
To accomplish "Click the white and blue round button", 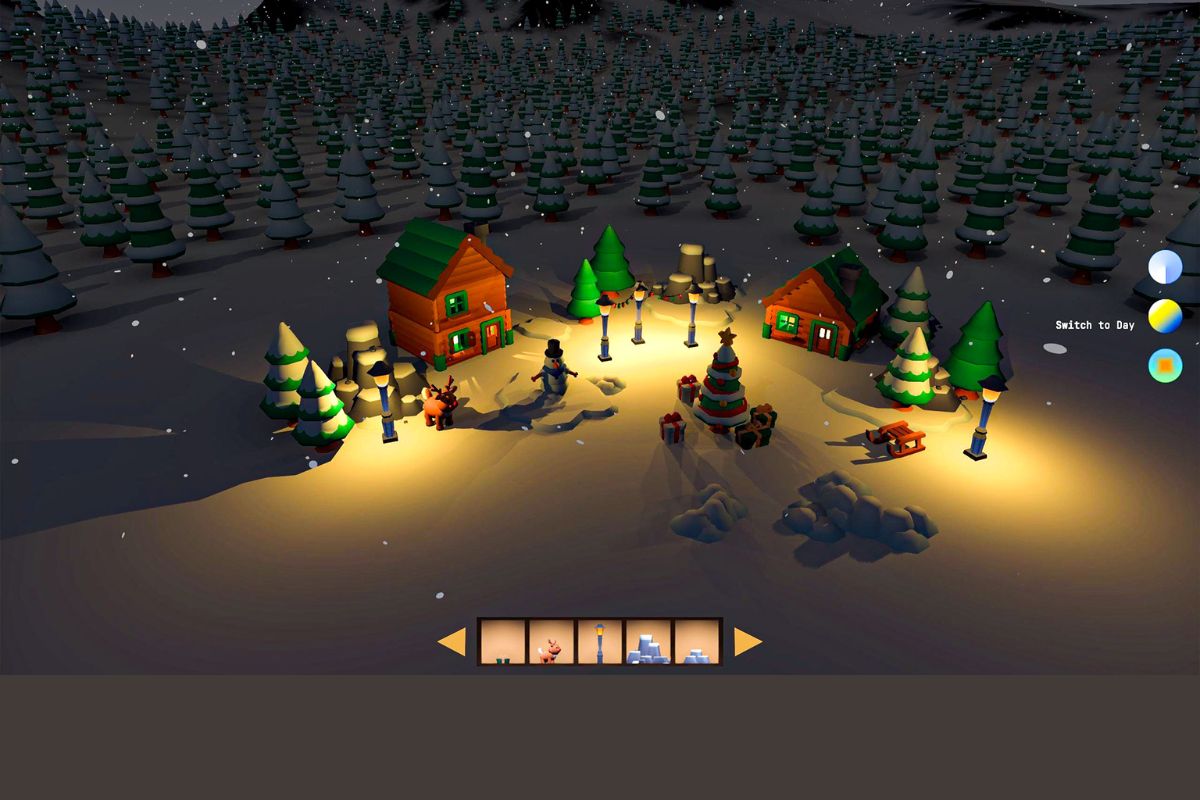I will point(1165,267).
